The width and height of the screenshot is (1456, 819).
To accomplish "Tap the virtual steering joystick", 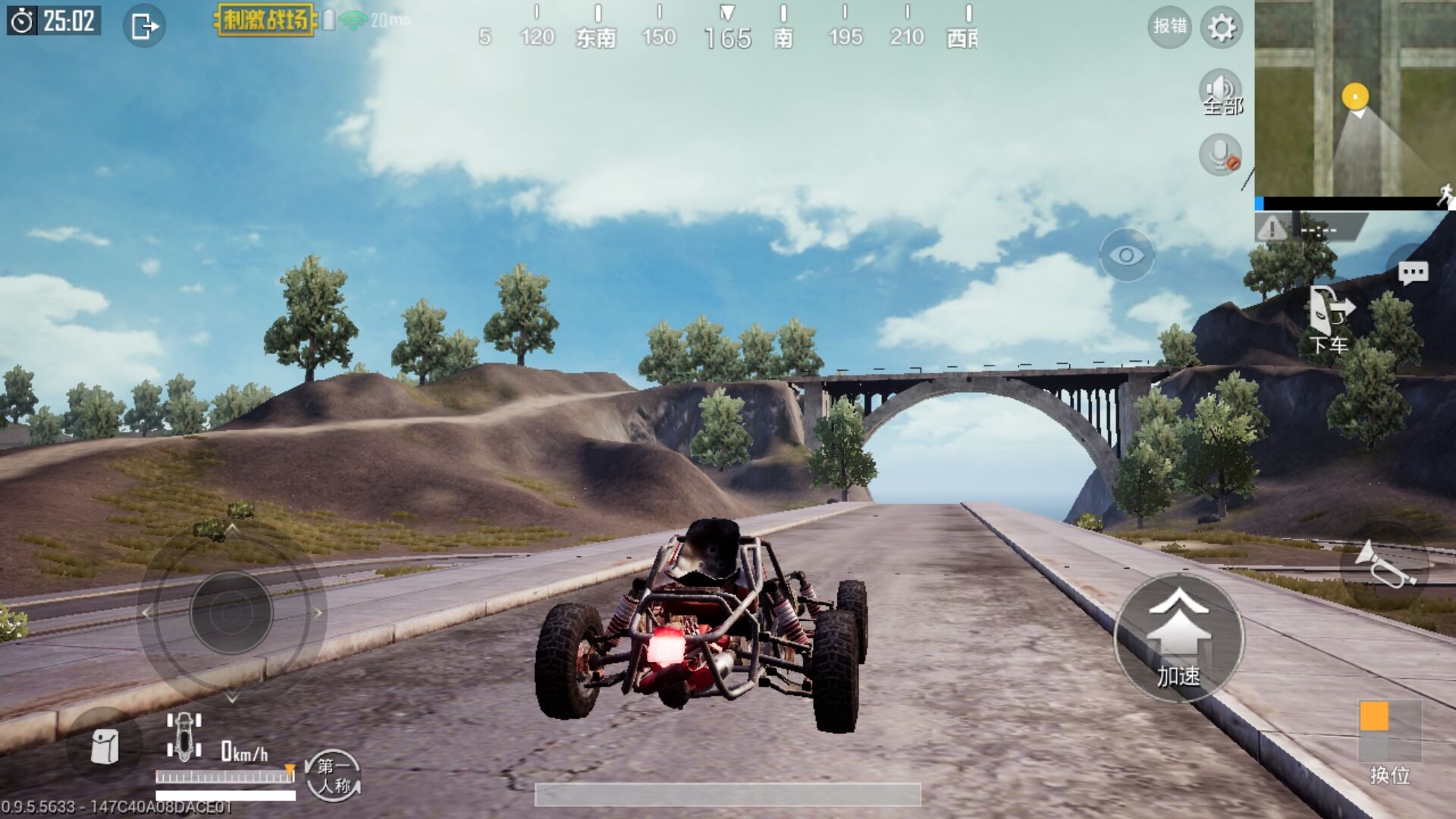I will pos(231,613).
